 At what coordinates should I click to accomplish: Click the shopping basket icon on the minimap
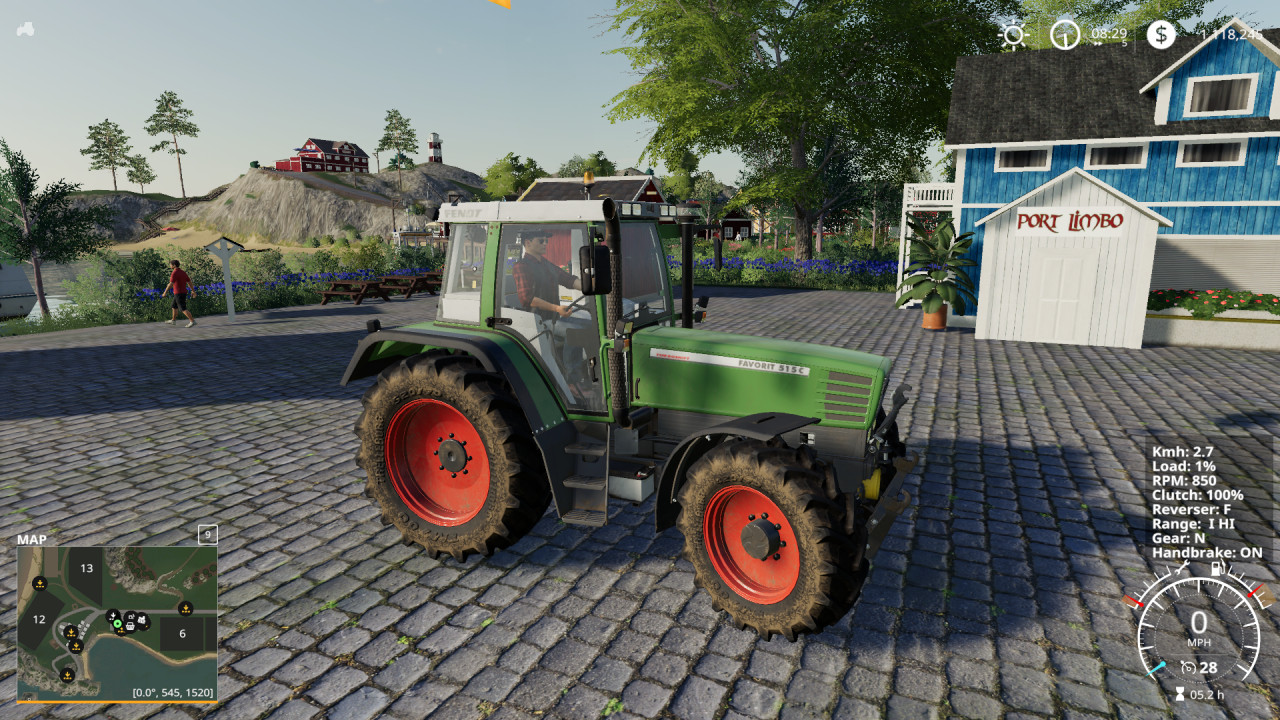click(x=130, y=626)
